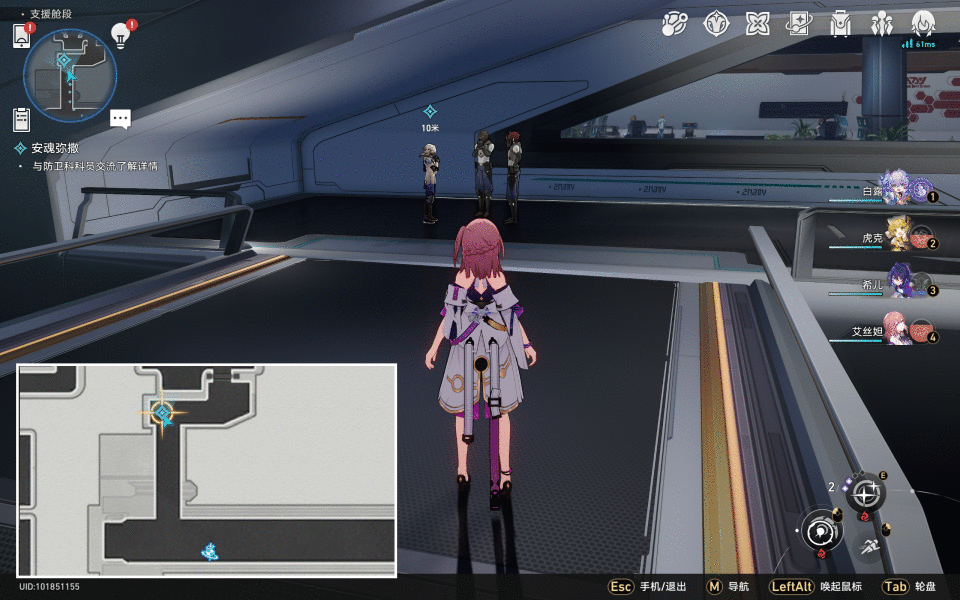Switch to party member 艾丝妲
960x600 pixels.
pos(895,331)
